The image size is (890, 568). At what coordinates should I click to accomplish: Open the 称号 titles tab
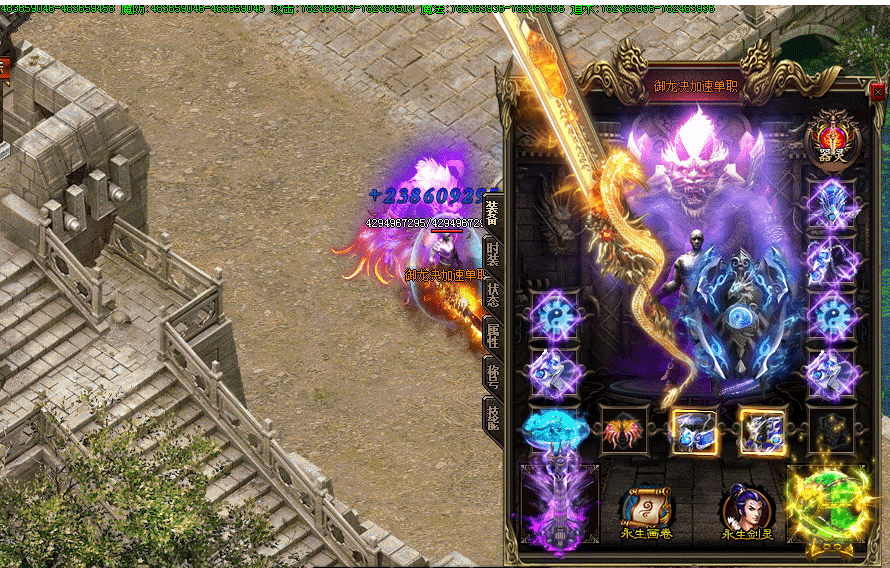click(x=492, y=374)
